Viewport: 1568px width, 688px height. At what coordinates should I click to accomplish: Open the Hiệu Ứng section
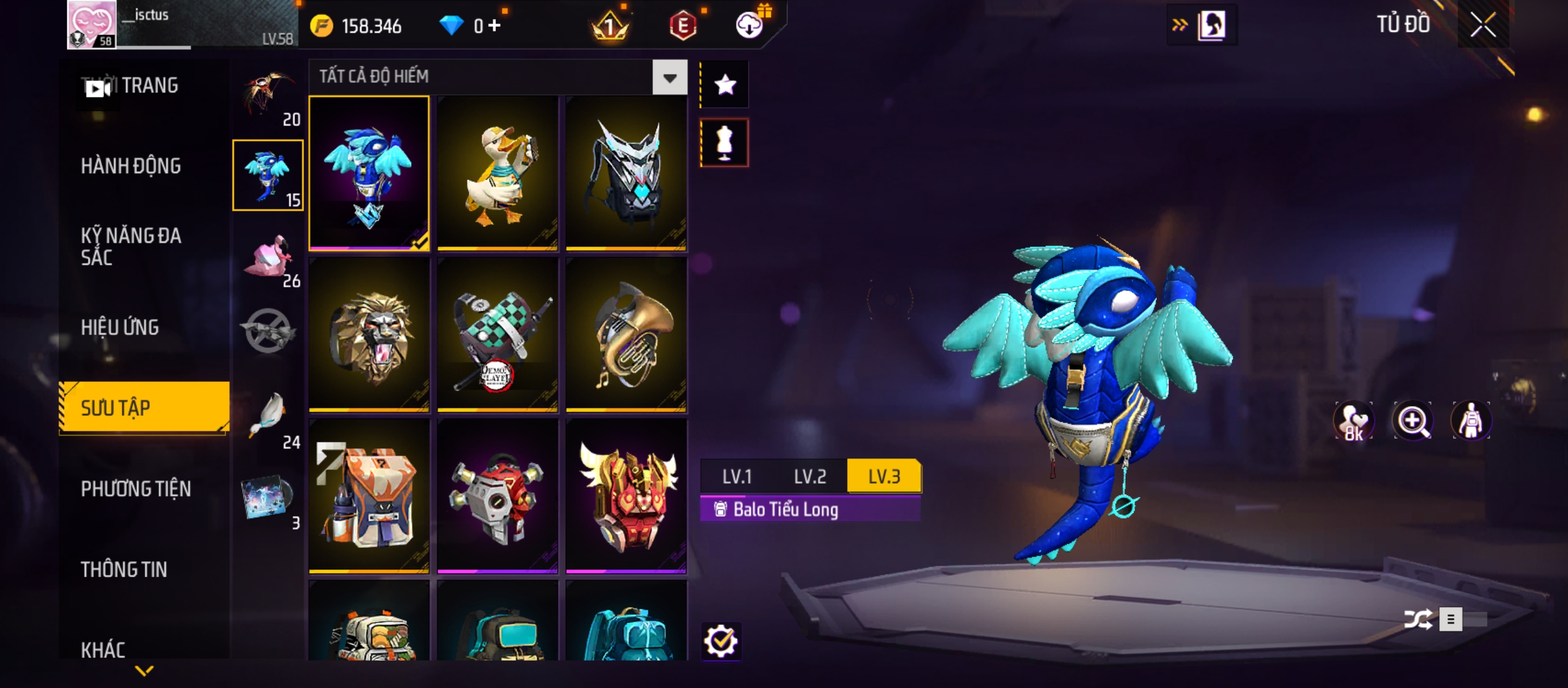click(120, 327)
